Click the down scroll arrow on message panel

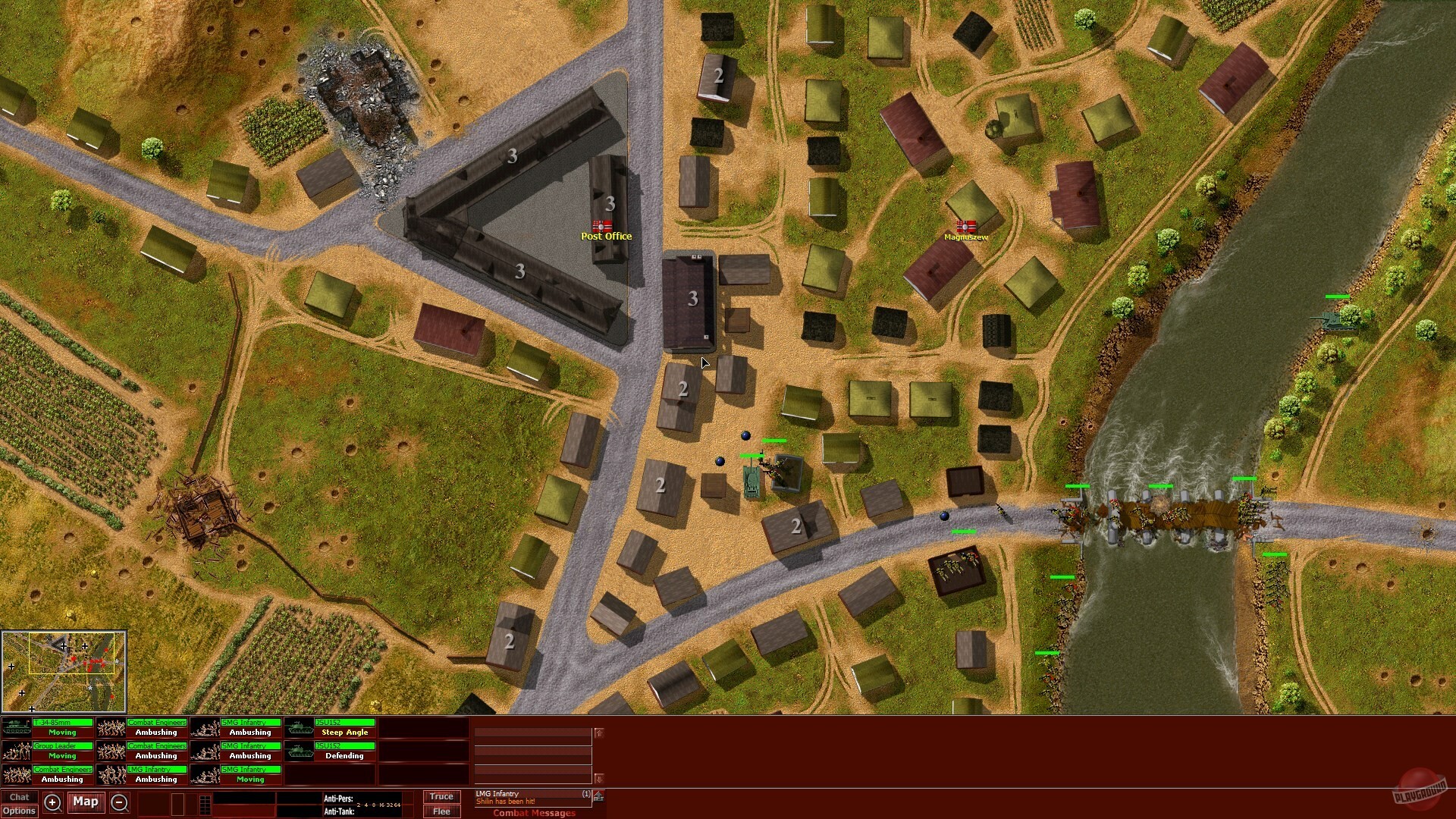point(598,779)
